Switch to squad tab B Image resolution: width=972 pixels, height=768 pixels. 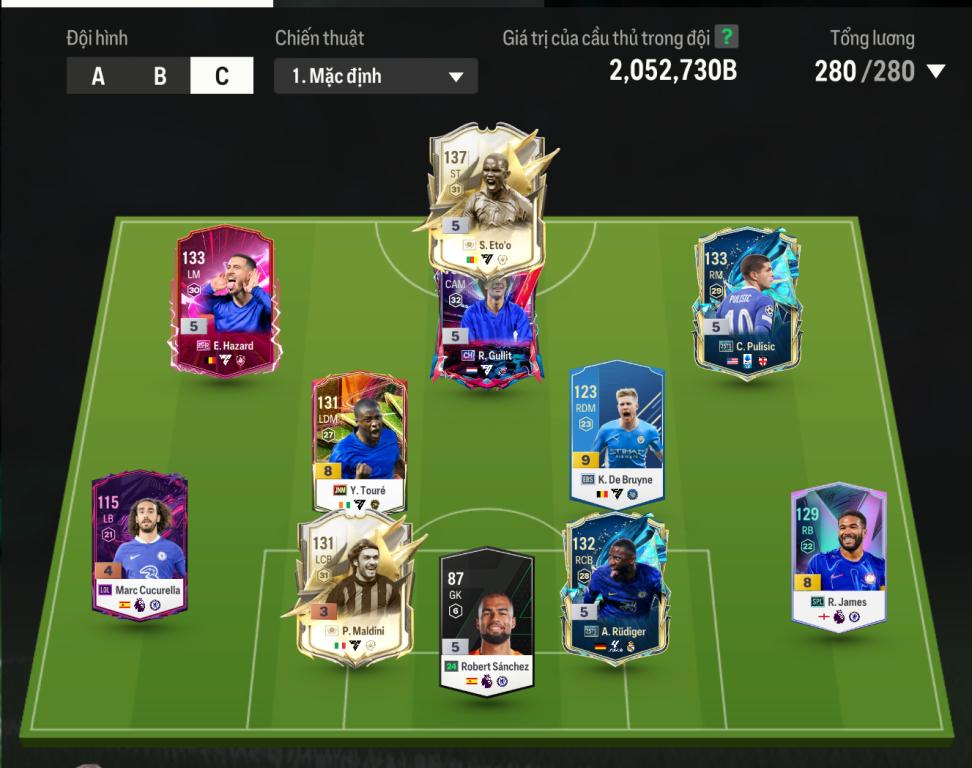click(160, 76)
